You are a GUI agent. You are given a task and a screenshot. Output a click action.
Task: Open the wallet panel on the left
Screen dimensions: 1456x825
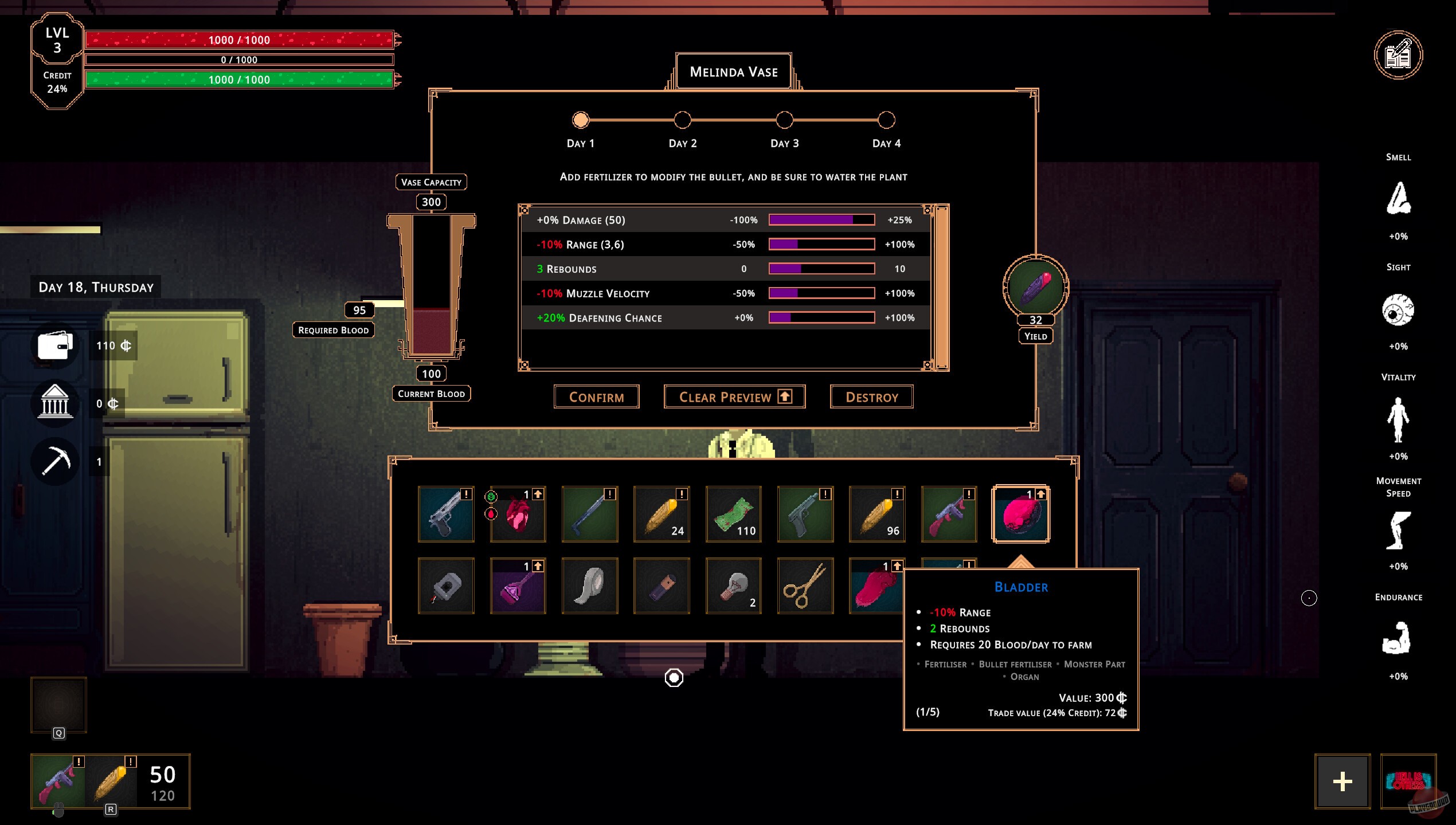coord(54,347)
